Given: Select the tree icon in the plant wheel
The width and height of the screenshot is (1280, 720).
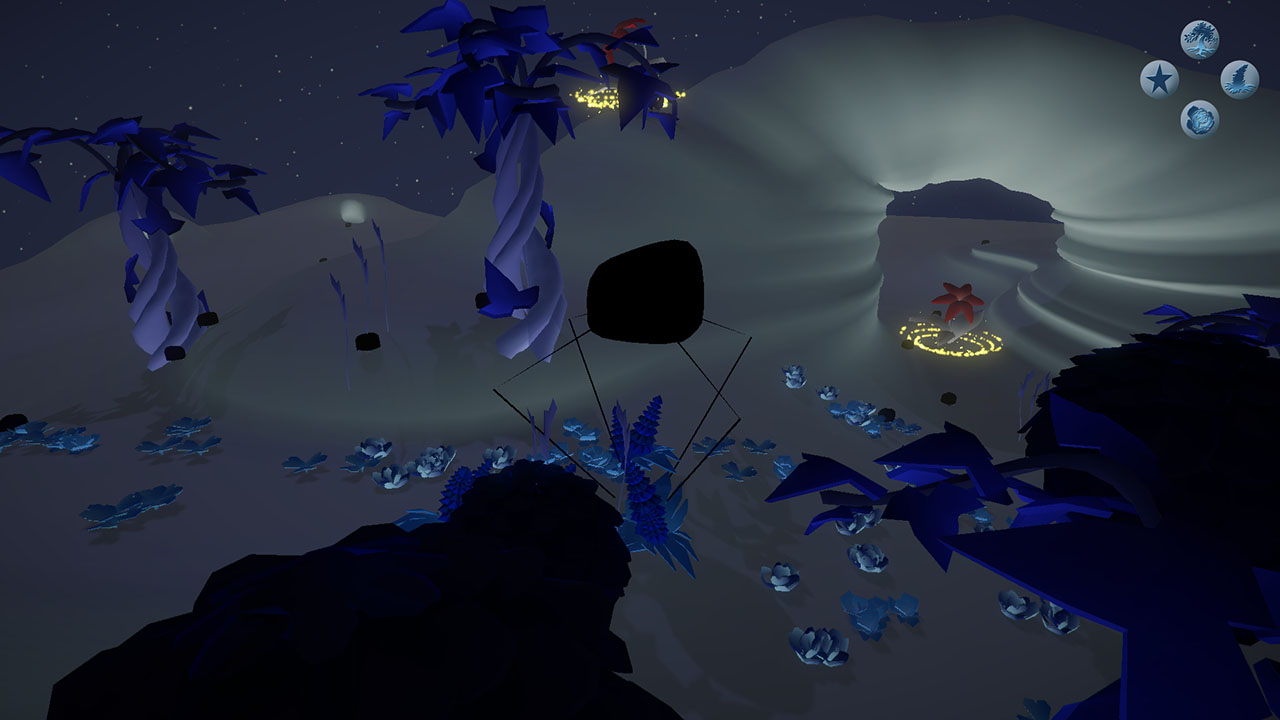Looking at the screenshot, I should pos(1199,40).
